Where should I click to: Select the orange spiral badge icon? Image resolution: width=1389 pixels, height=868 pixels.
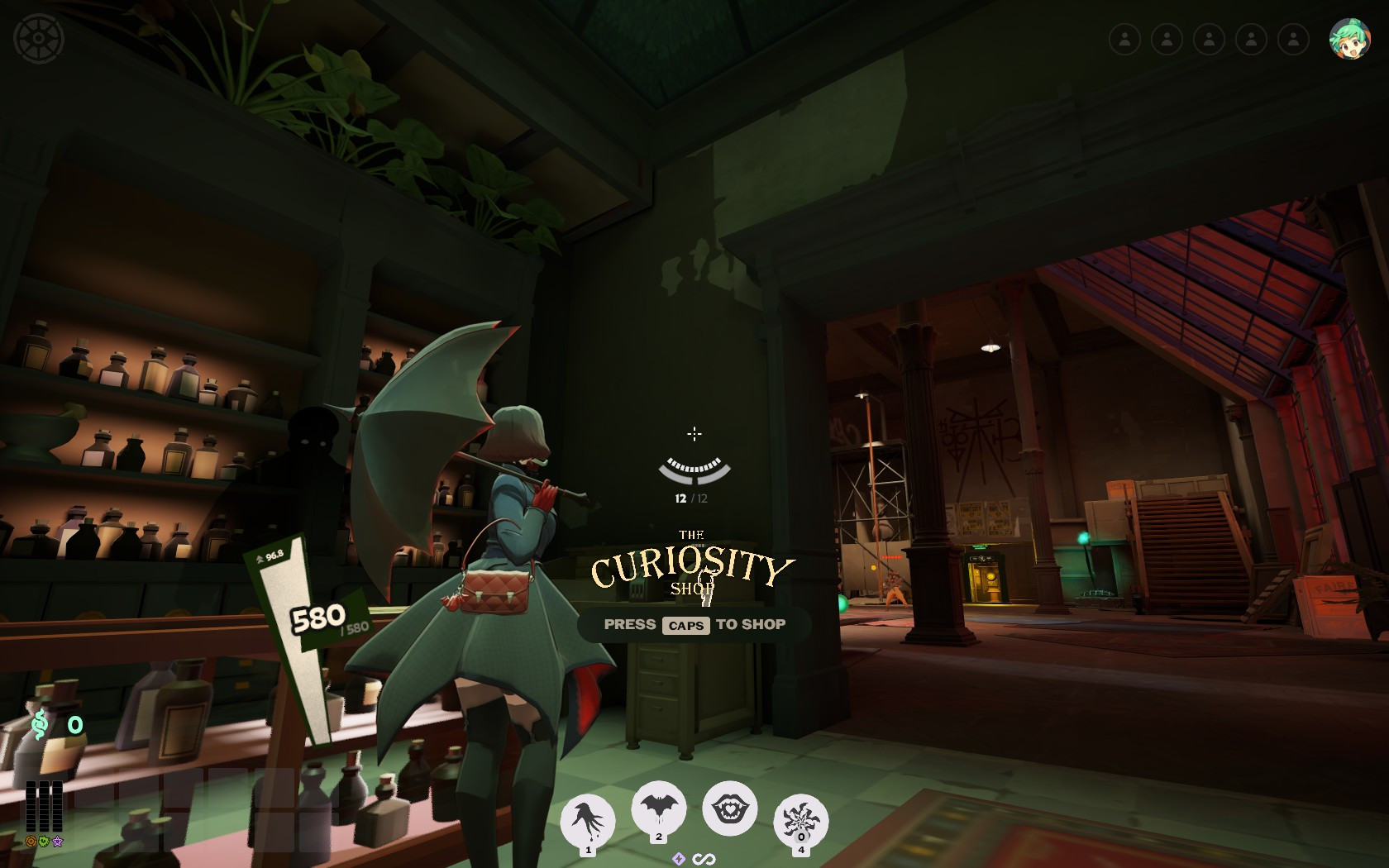pyautogui.click(x=31, y=841)
